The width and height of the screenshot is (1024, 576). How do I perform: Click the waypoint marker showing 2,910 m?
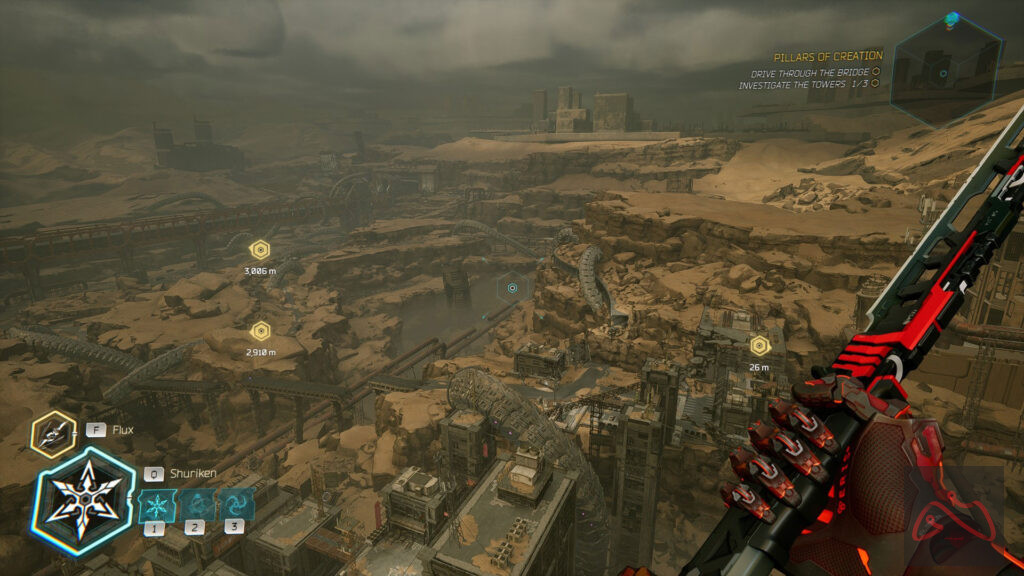260,331
